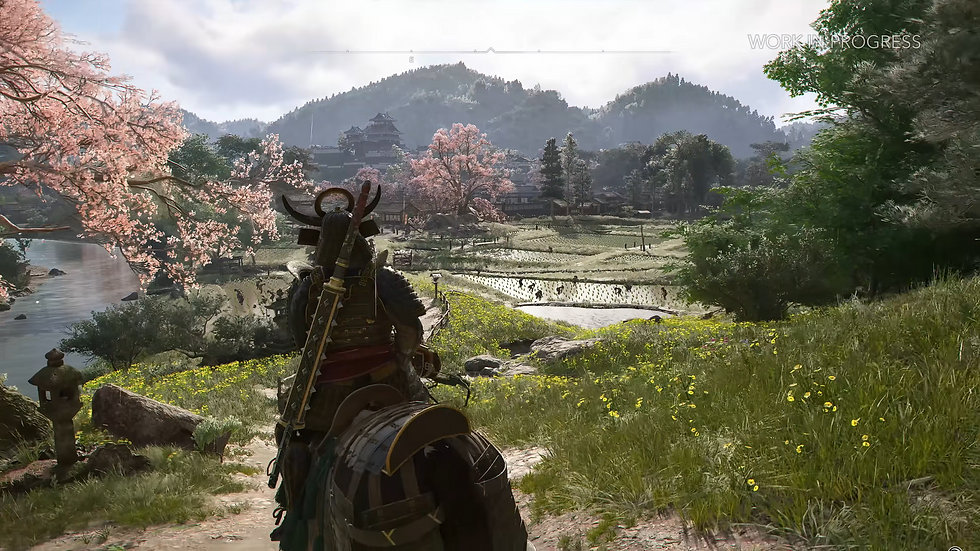Click the compass bar heading indicator
Viewport: 980px width, 551px height.
click(x=490, y=50)
